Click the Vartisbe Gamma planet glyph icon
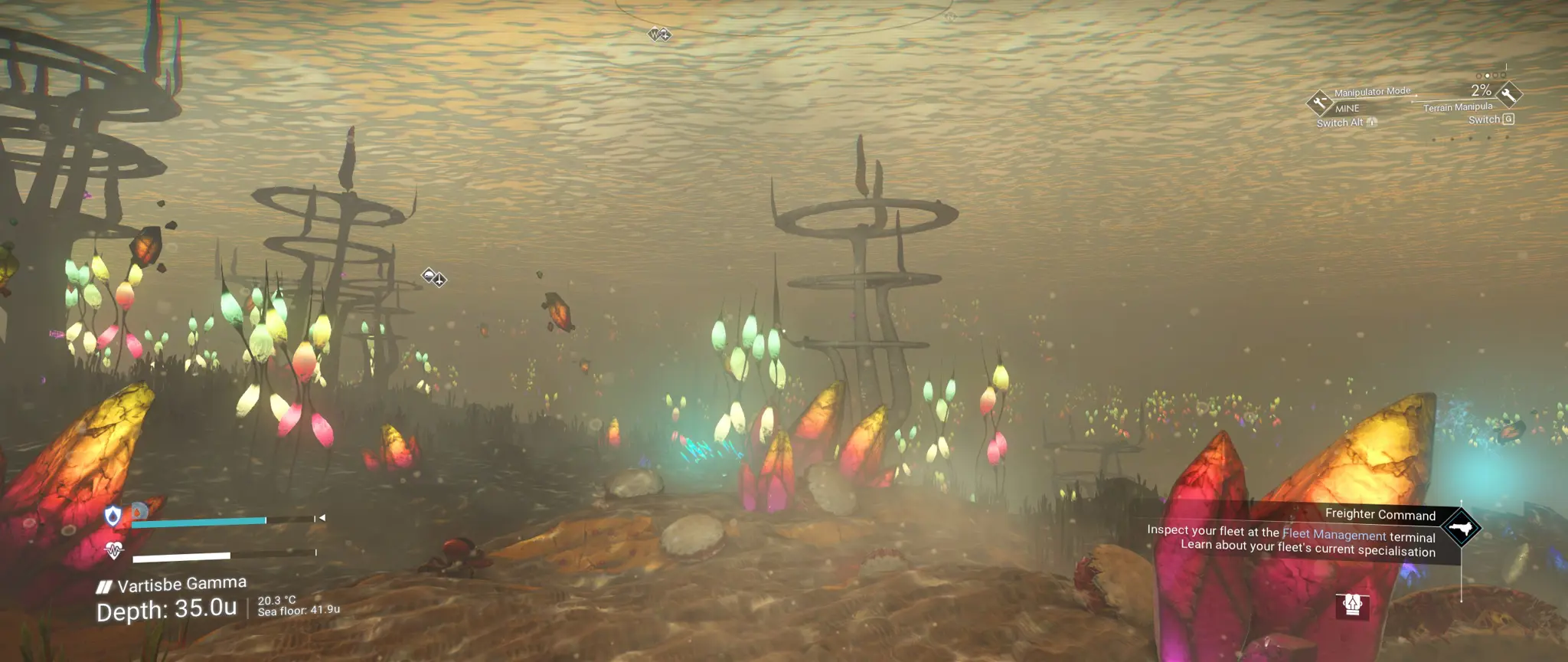This screenshot has width=1568, height=662. pyautogui.click(x=105, y=586)
